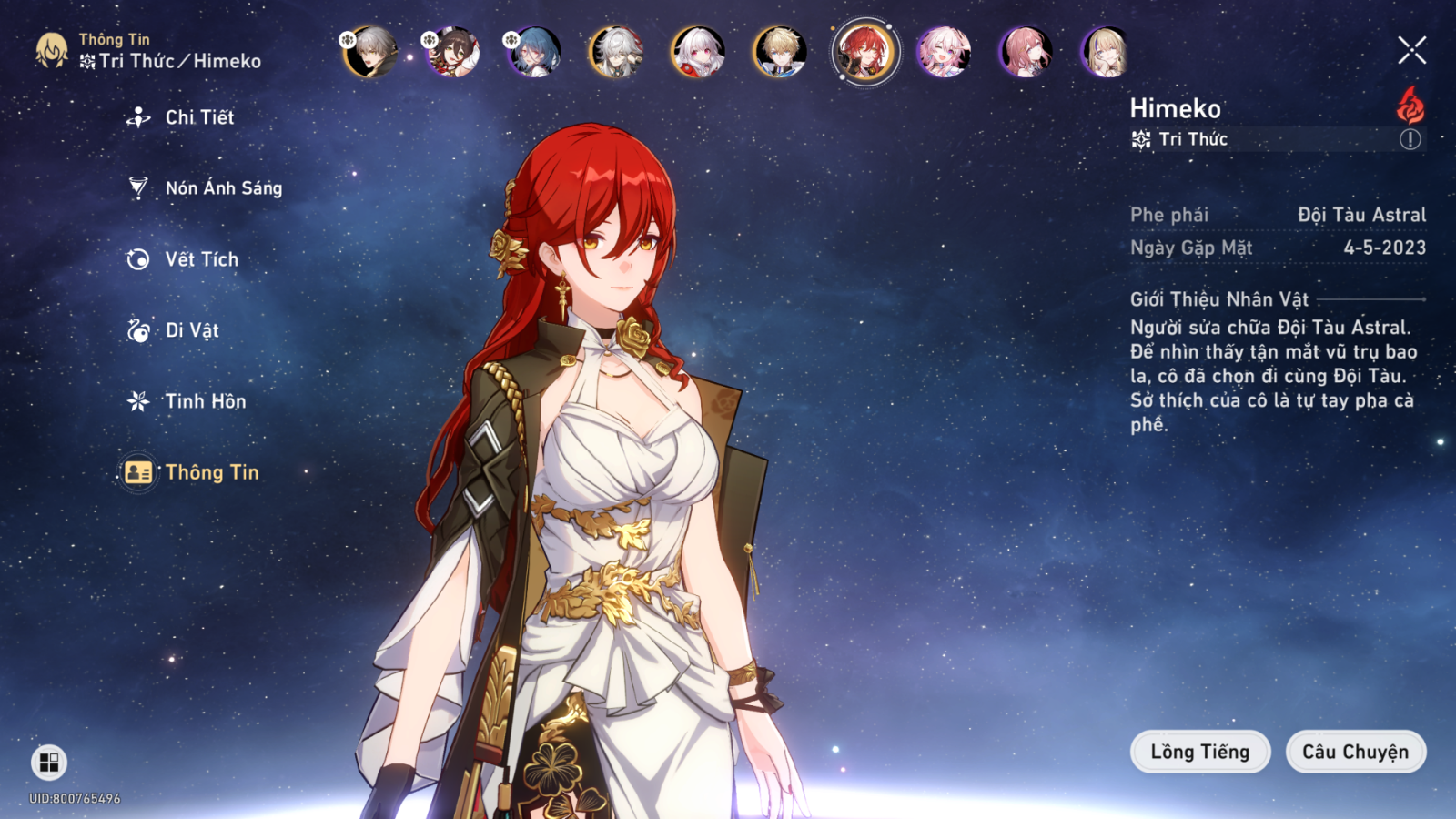Viewport: 1456px width, 819px height.
Task: Click the fire element icon next to Himeko
Action: tap(1410, 106)
